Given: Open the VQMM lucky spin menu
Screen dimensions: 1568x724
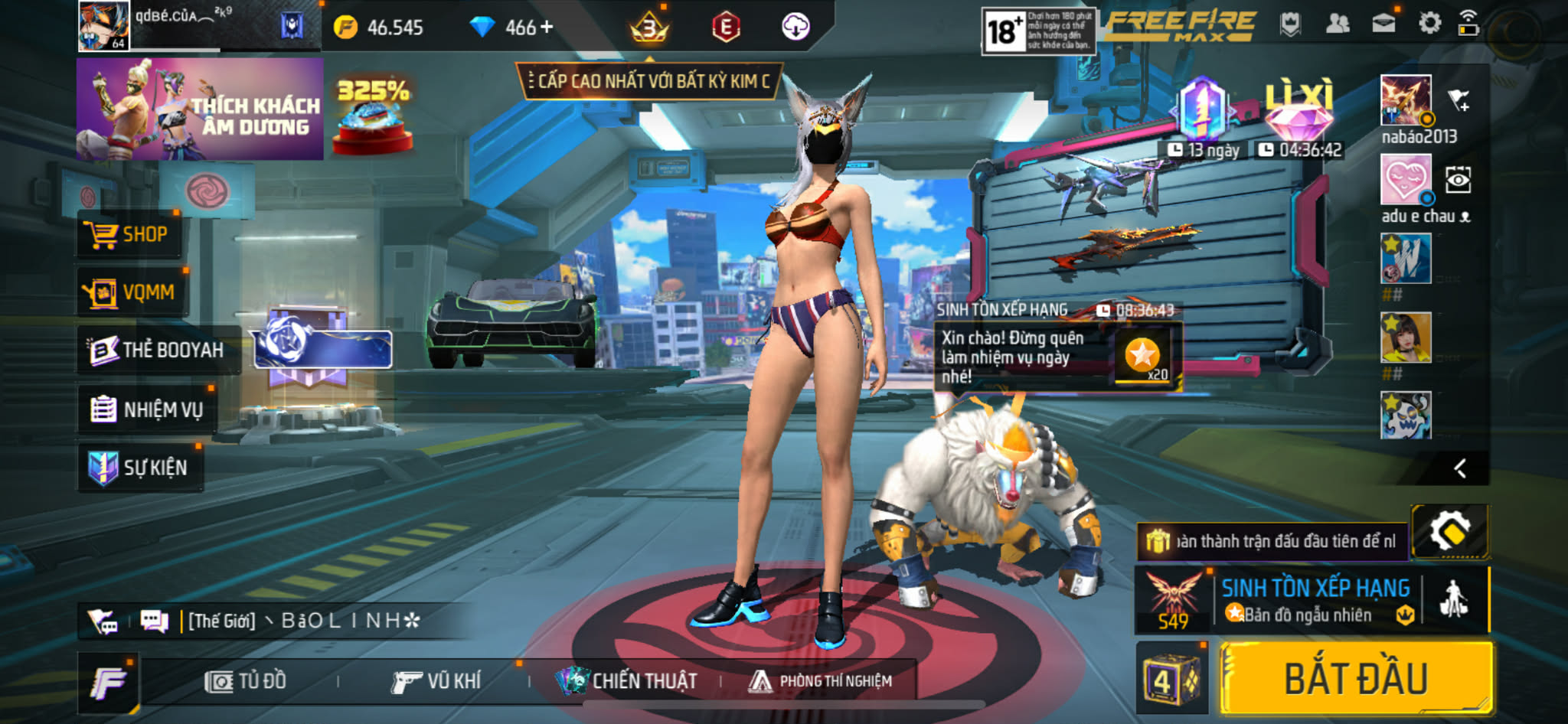Looking at the screenshot, I should click(x=132, y=292).
